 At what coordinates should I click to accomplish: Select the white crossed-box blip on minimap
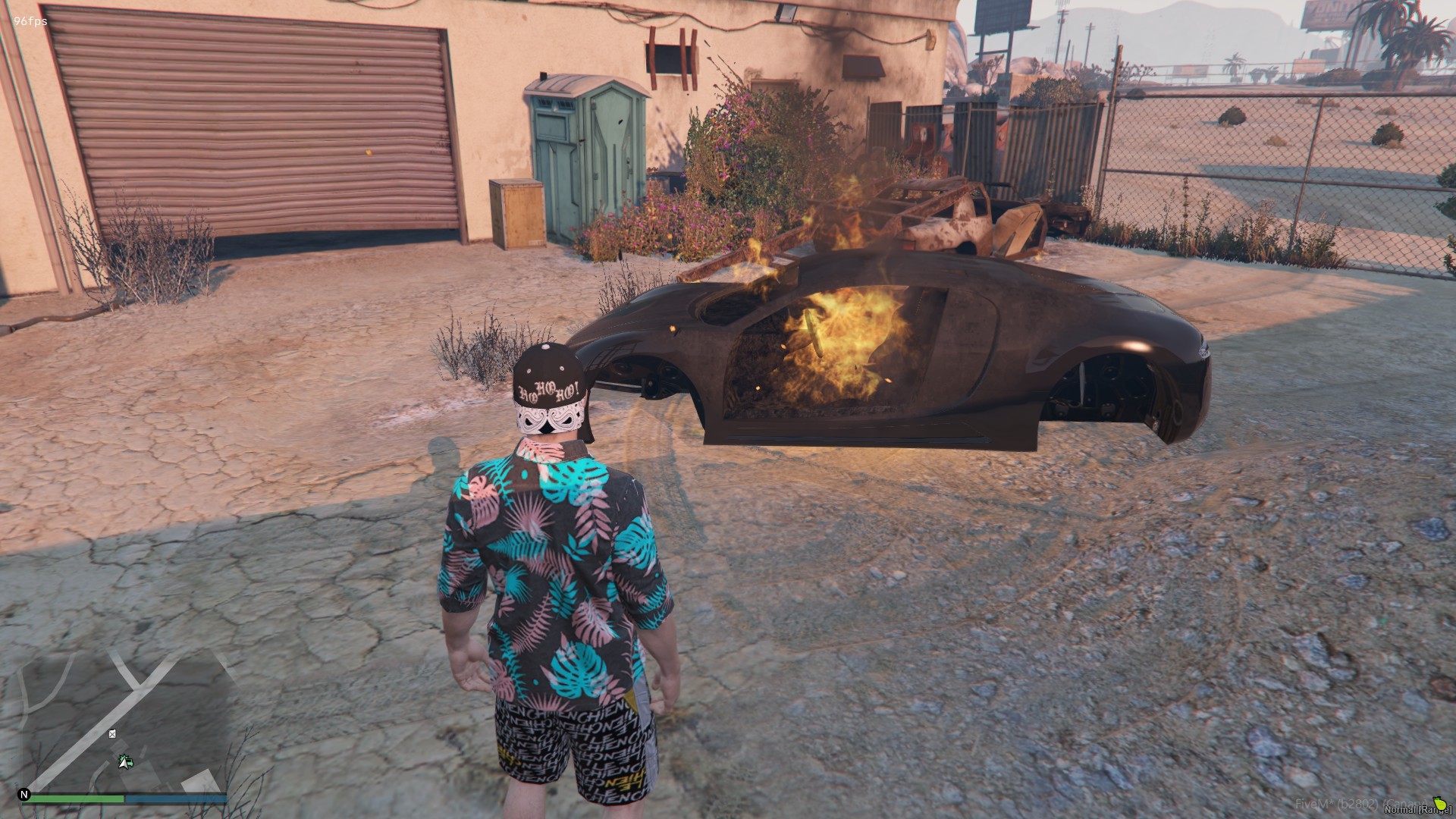tap(112, 733)
